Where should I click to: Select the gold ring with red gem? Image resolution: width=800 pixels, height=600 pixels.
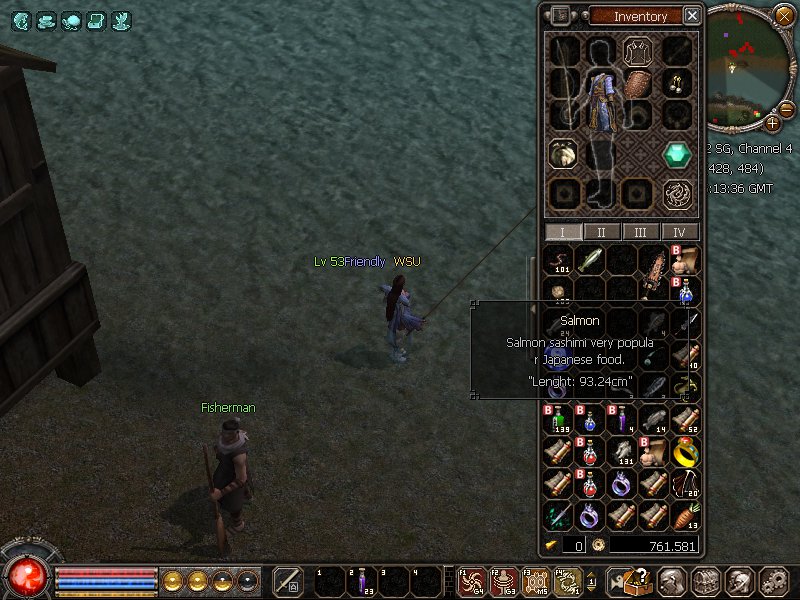685,451
